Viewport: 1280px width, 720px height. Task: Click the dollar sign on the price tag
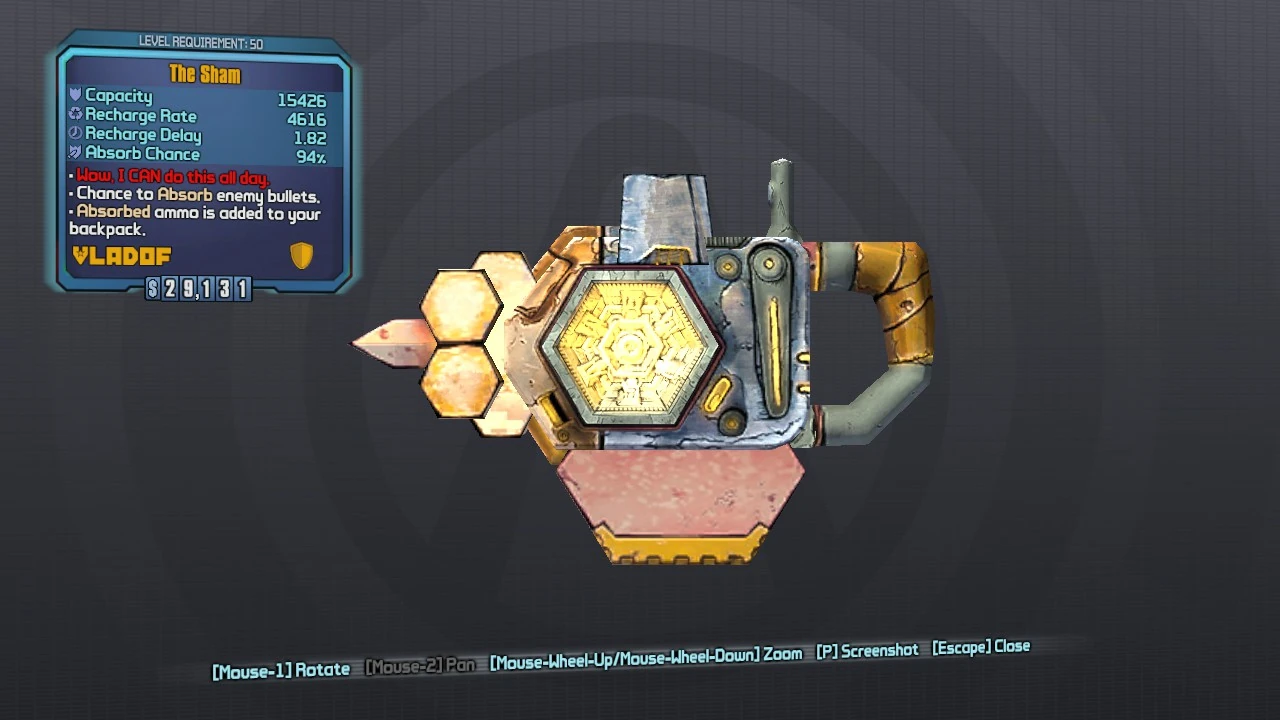point(152,289)
